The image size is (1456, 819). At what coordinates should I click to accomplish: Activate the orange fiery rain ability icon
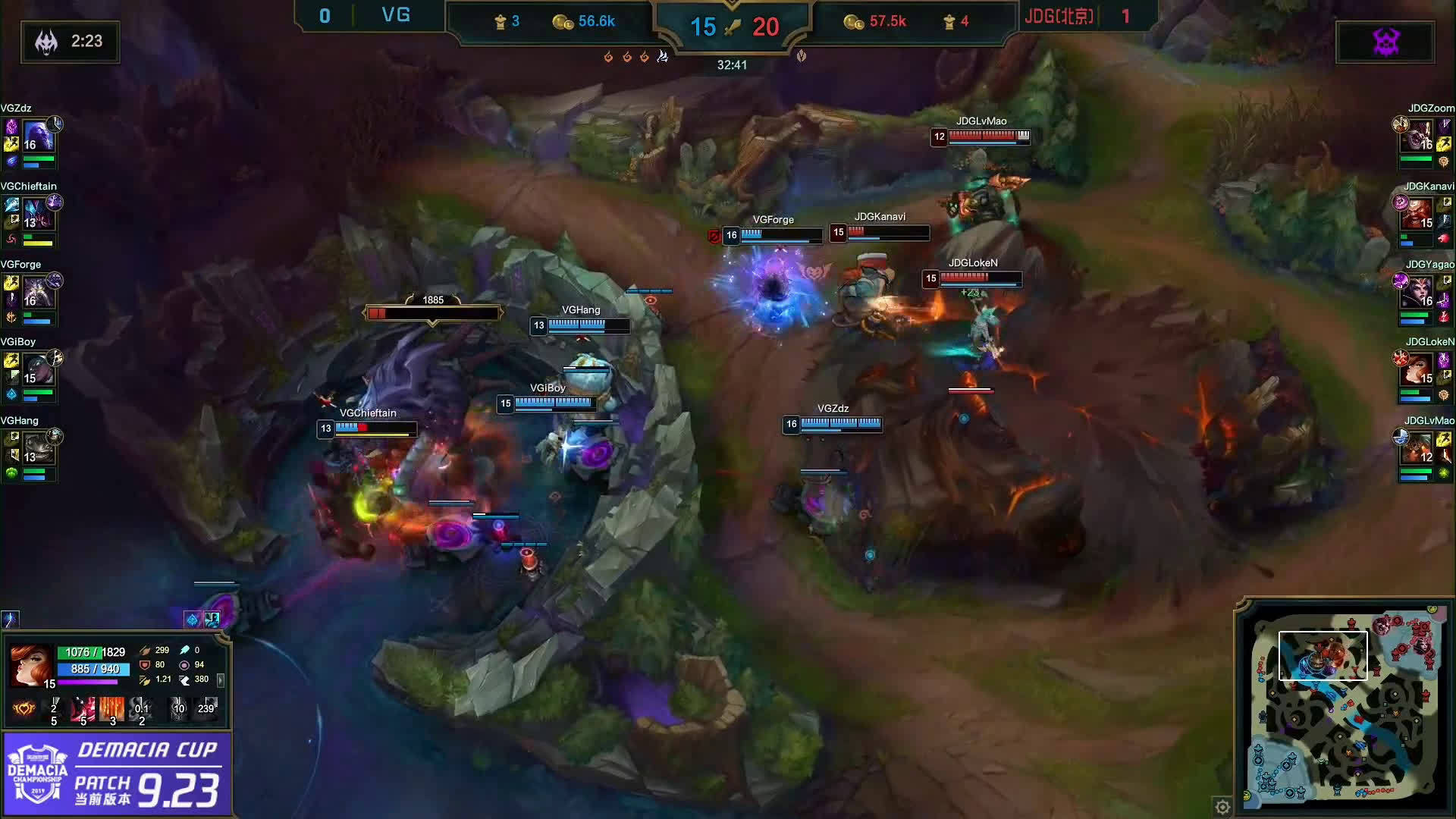(111, 709)
